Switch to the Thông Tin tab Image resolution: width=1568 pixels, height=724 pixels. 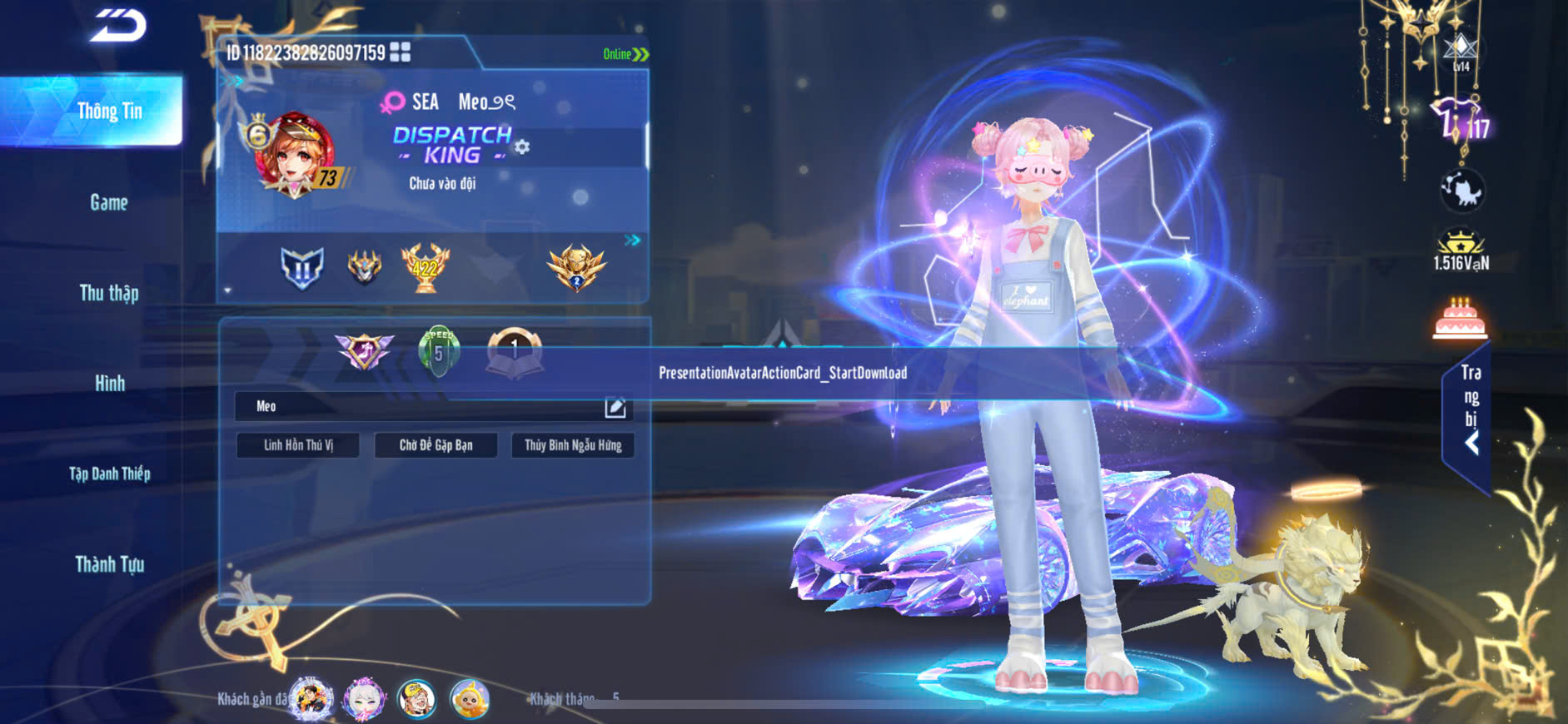[x=109, y=112]
